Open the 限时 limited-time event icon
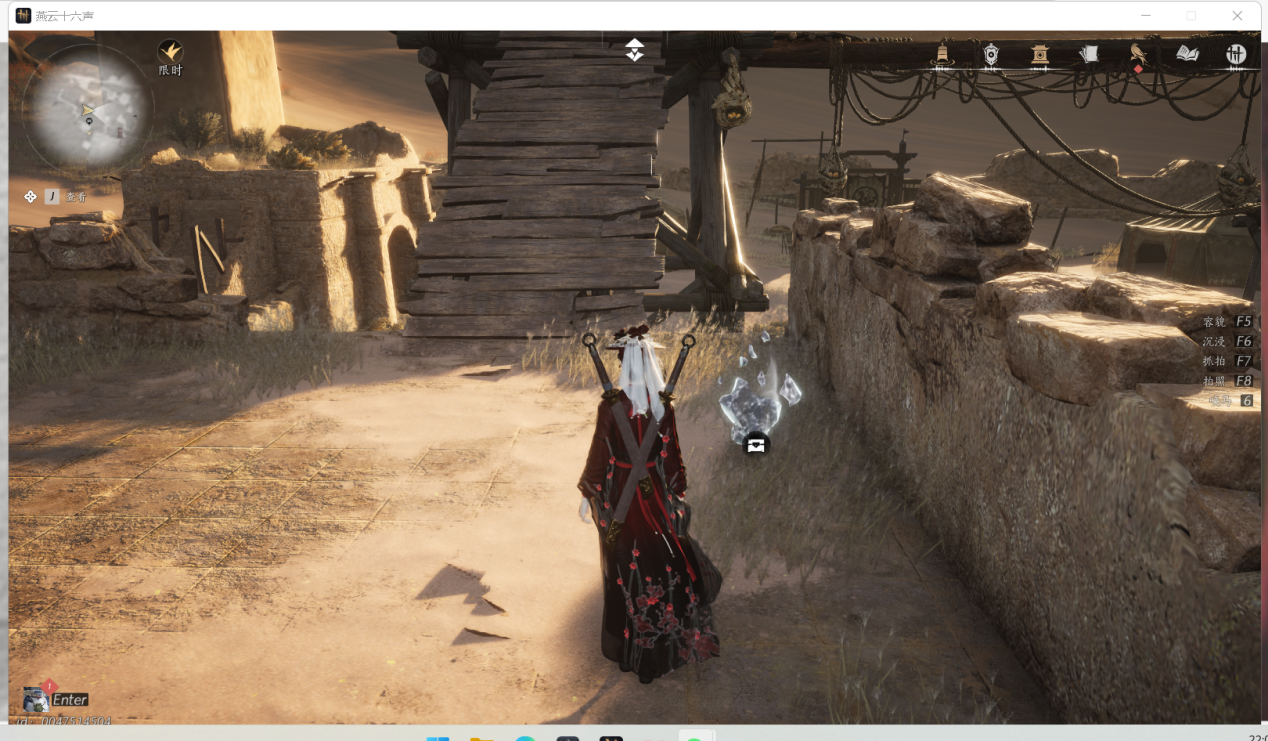The image size is (1268, 741). 171,51
